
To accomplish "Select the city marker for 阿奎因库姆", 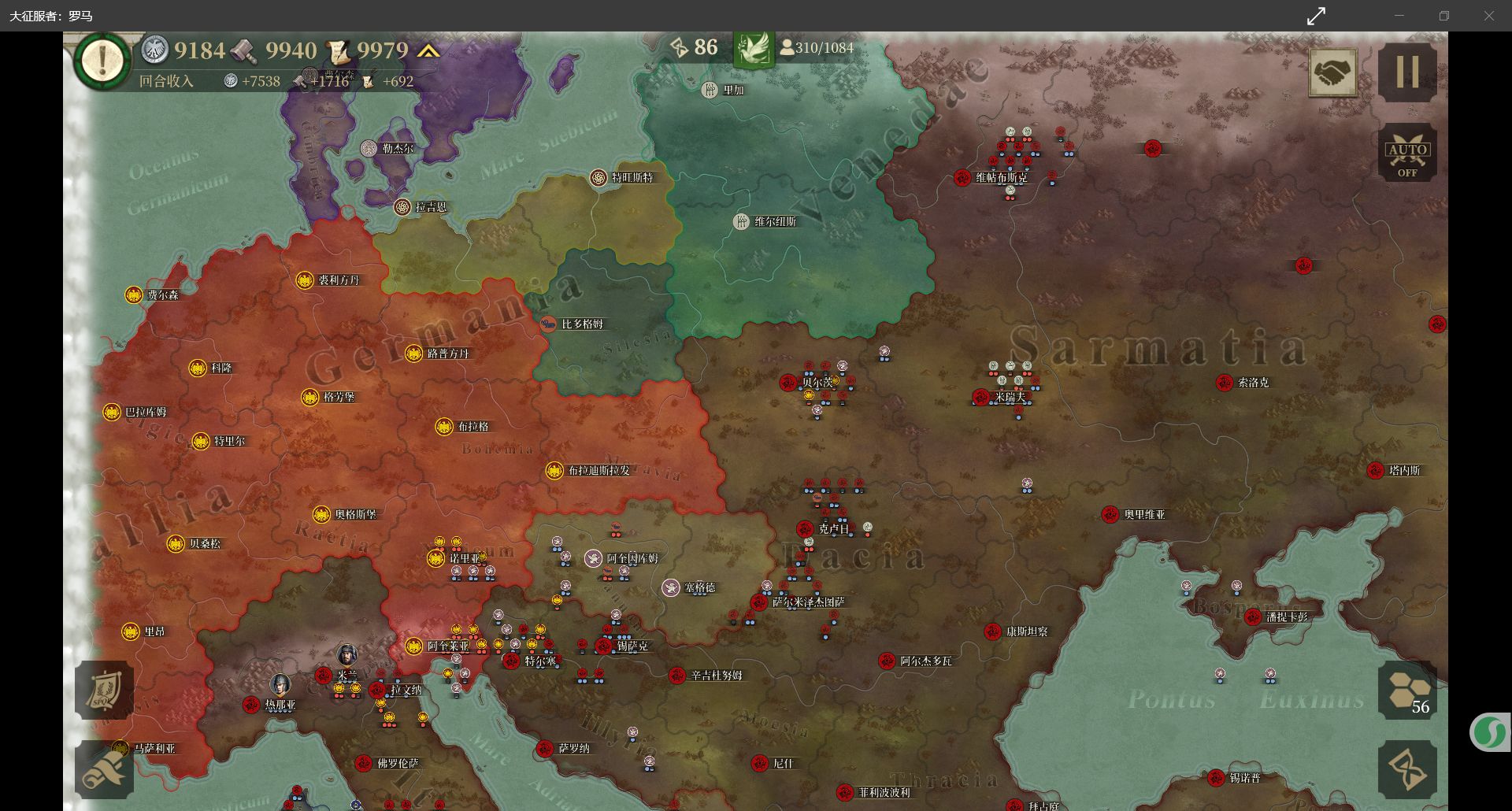I will tap(593, 559).
